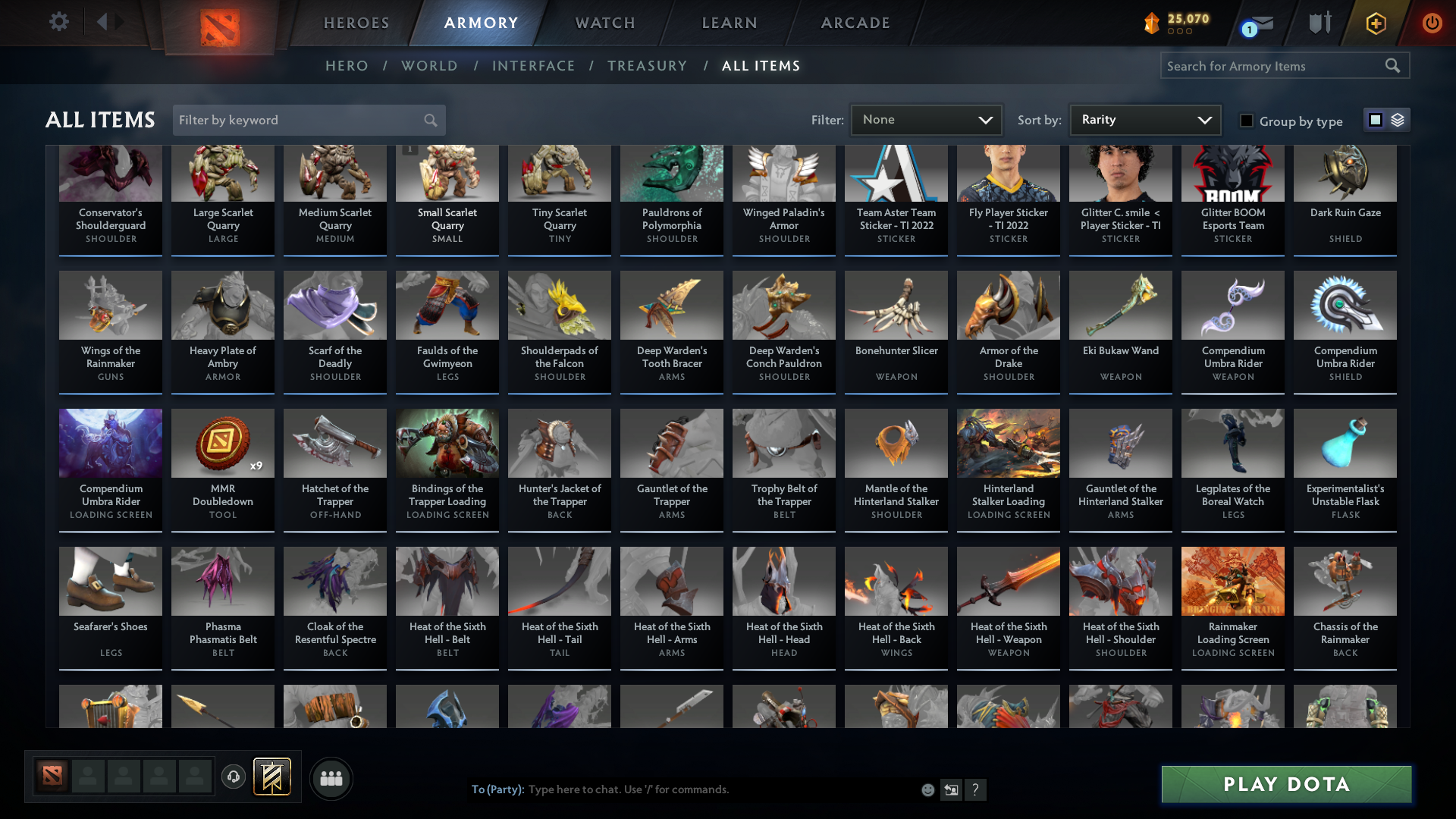1456x819 pixels.
Task: Enable the Group by type checkbox
Action: coord(1247,121)
